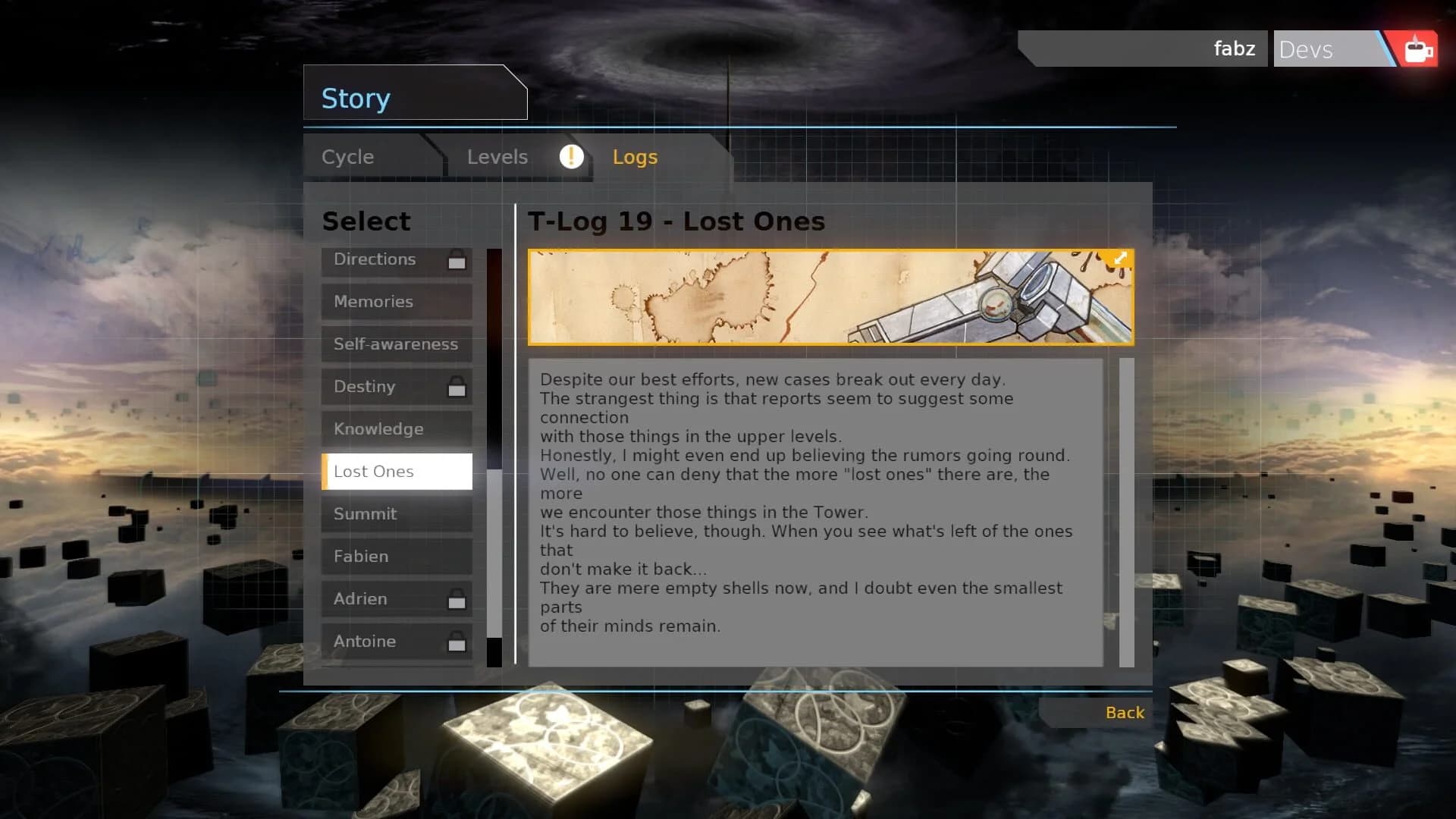The image size is (1456, 819).
Task: Expand the log illustration with the arrow icon
Action: coord(1120,259)
